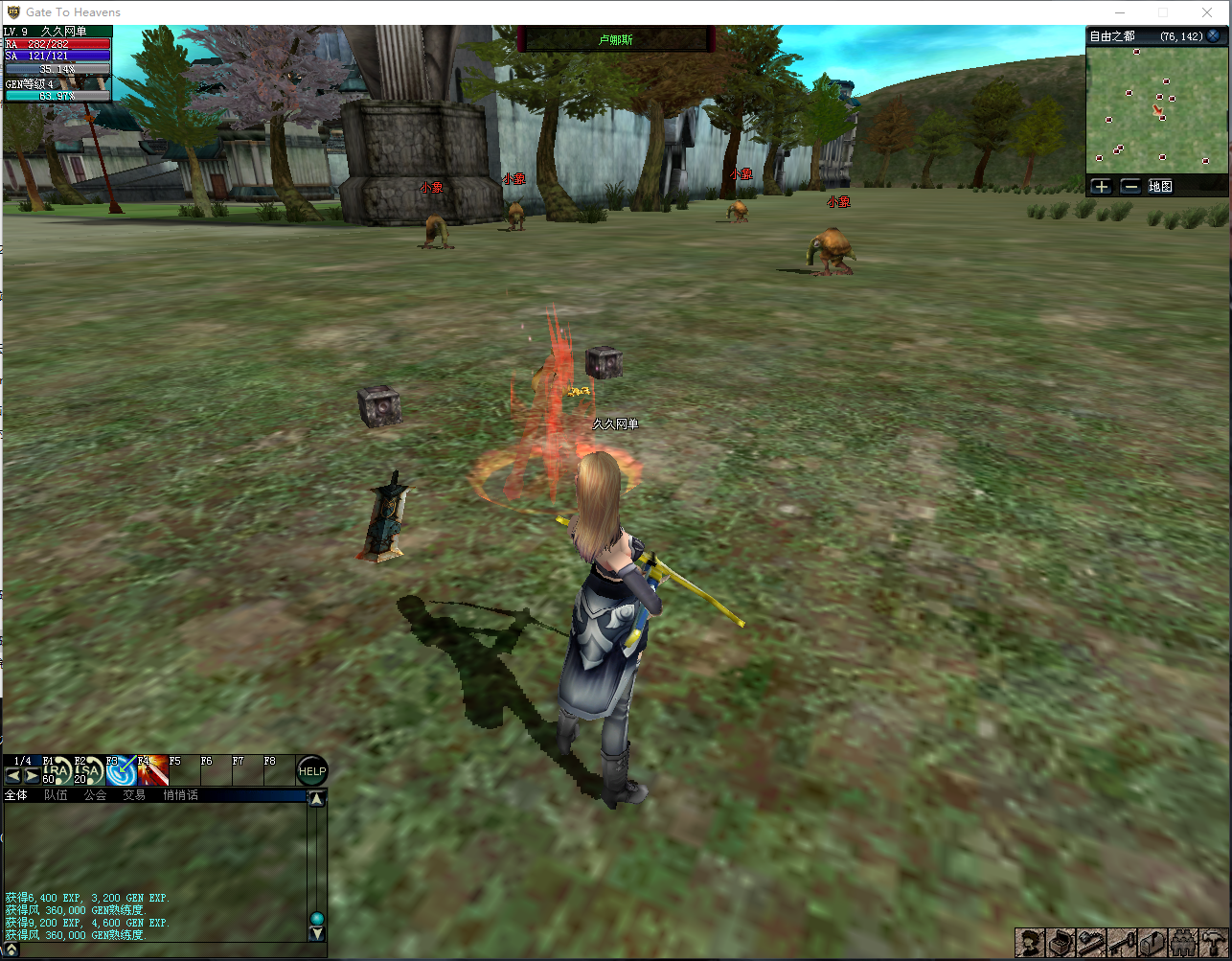
Task: Close the minimap with the blue X
Action: 1214,36
